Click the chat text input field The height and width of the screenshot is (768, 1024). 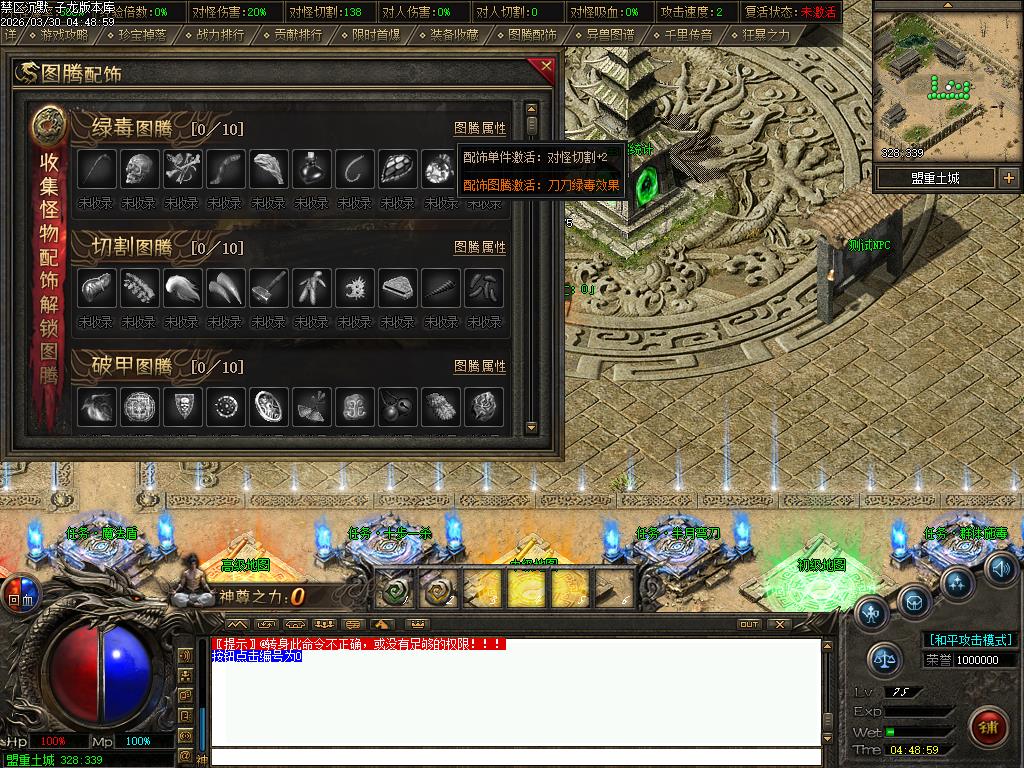[x=515, y=757]
